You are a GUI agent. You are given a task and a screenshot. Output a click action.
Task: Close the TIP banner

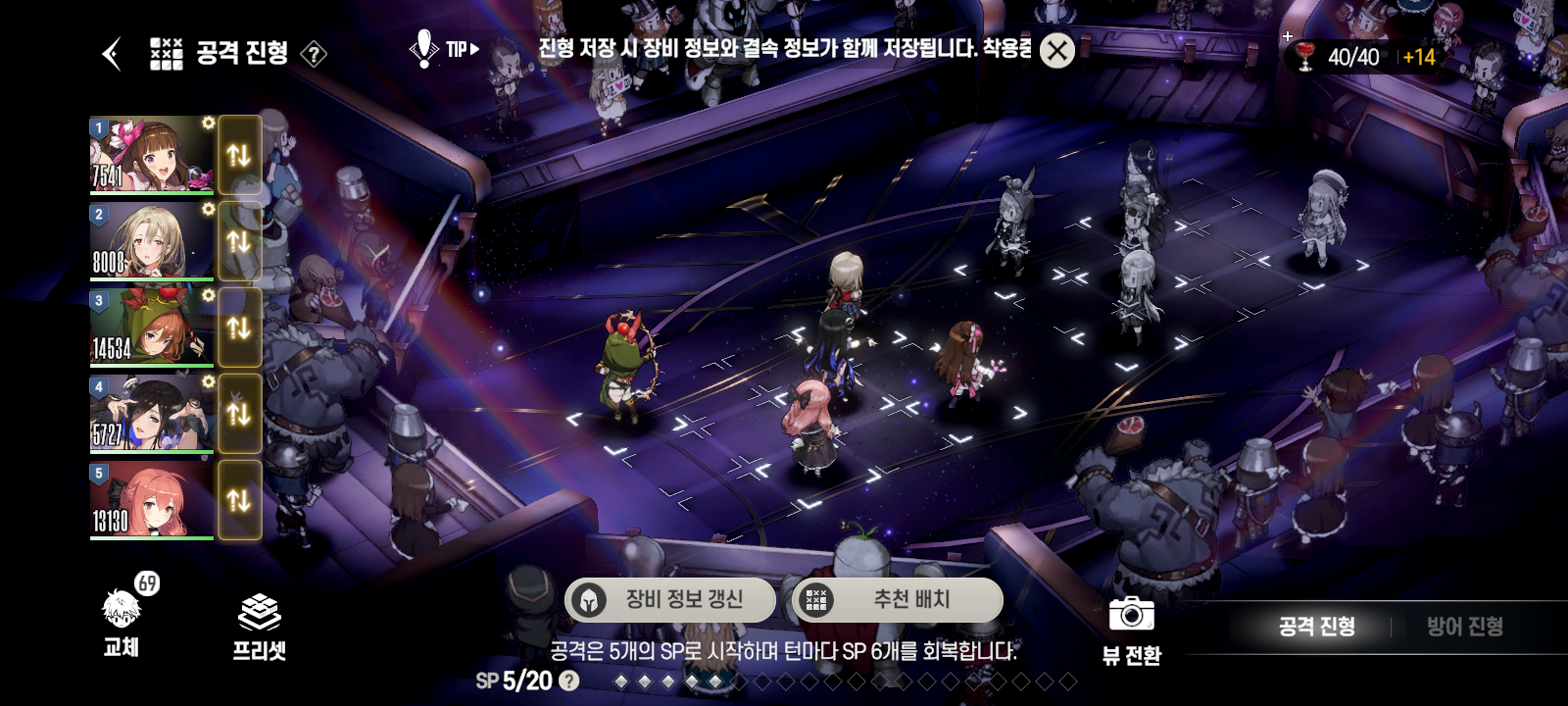point(1056,51)
